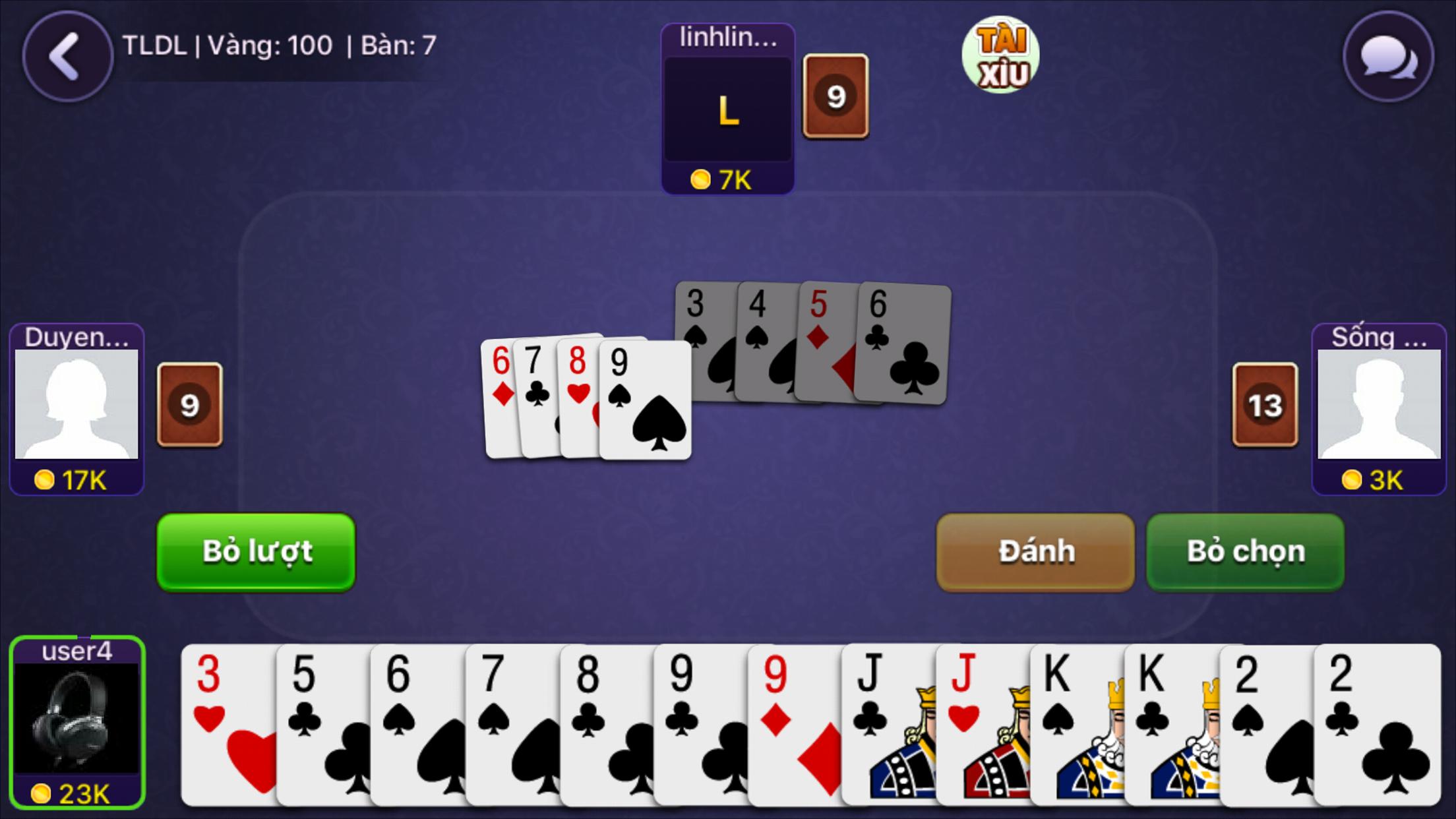Screen dimensions: 1456x819
Task: Click the gold coin next to 23K
Action: (x=41, y=794)
